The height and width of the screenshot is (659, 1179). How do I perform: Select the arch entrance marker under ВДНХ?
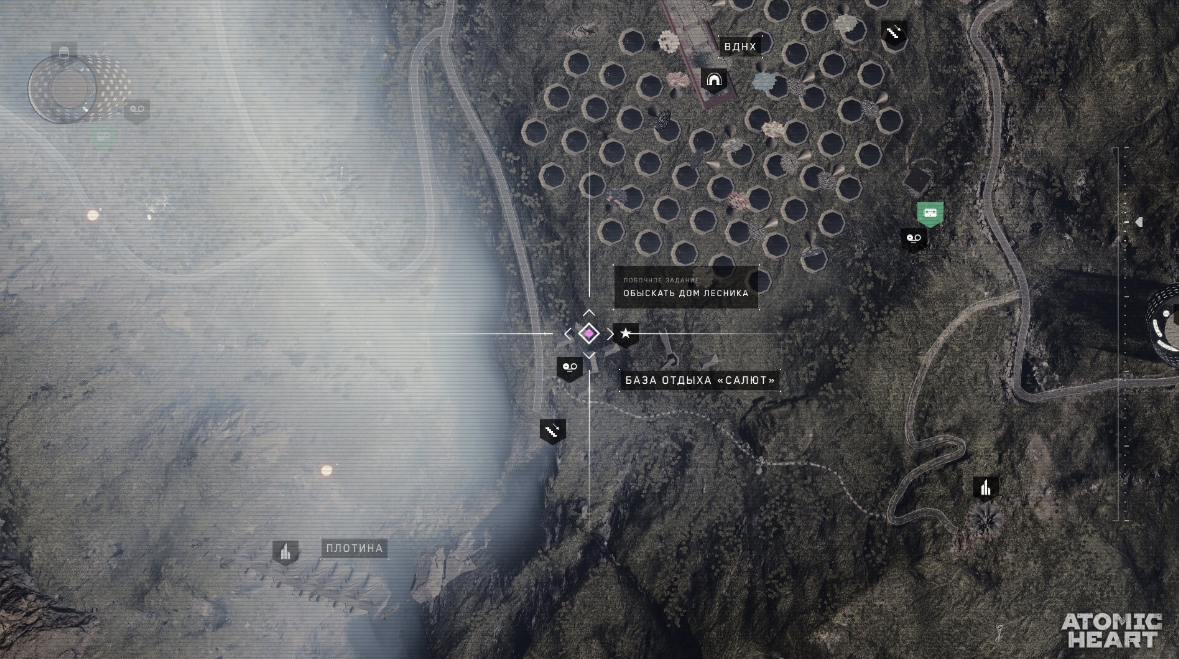[x=714, y=80]
